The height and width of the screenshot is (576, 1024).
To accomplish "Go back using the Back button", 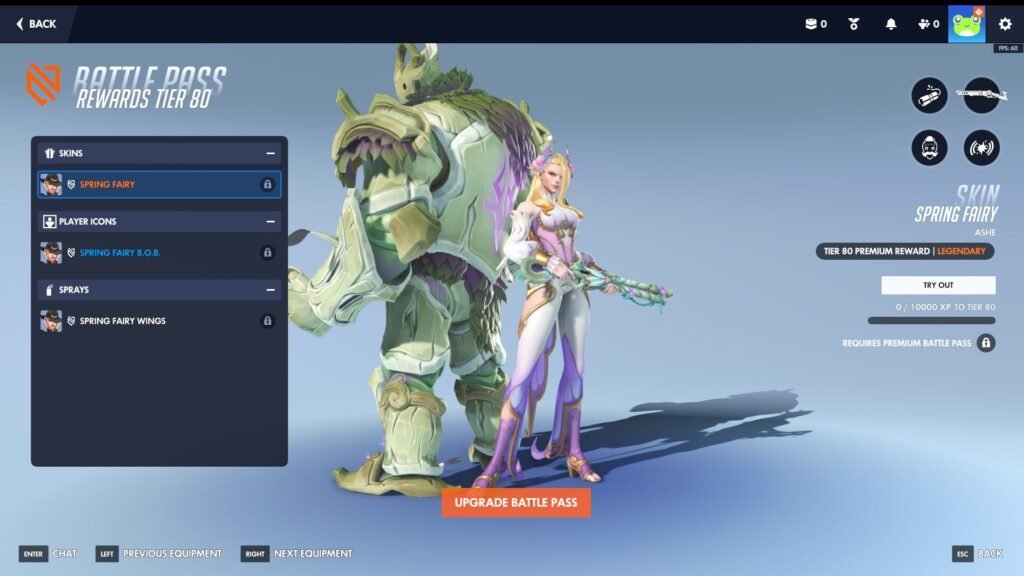I will [x=36, y=24].
